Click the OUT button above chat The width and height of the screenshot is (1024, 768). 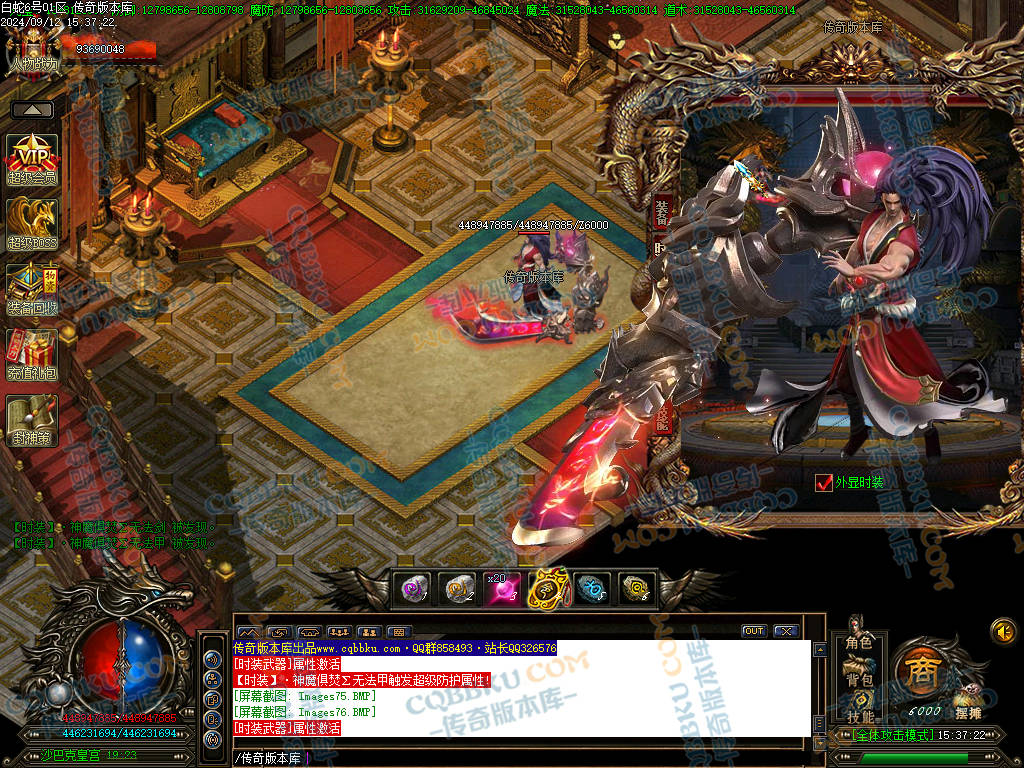coord(753,631)
